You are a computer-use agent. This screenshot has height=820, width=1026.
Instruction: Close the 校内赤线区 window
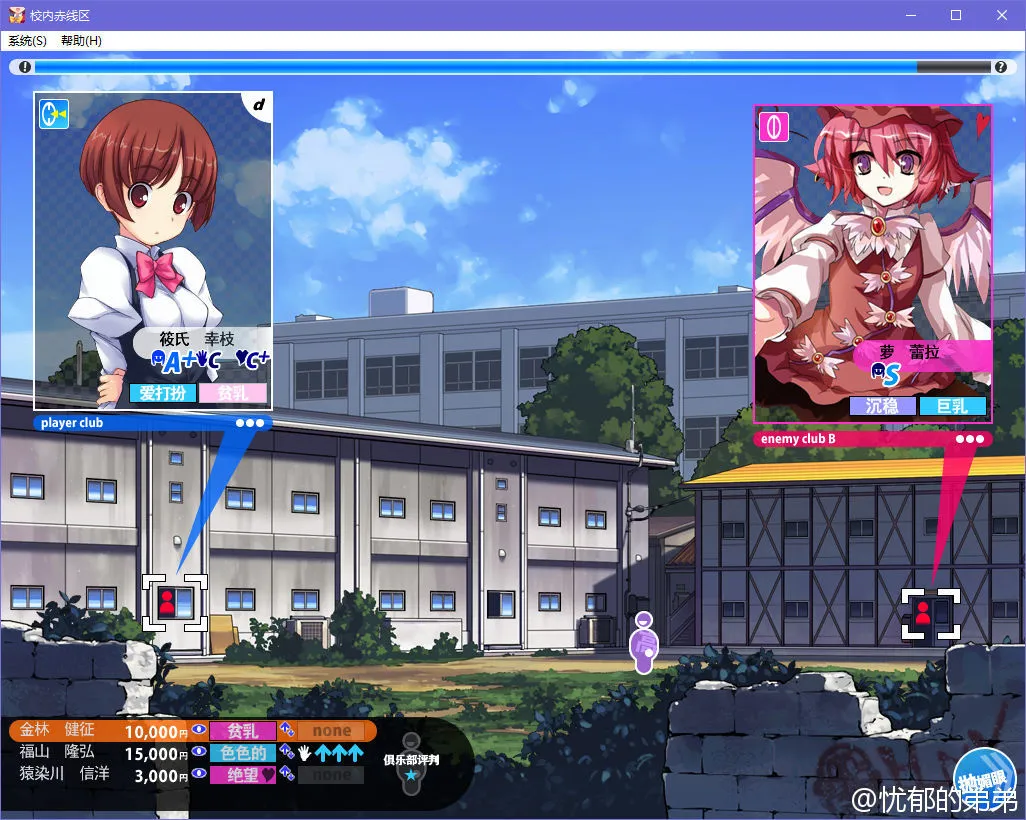(1002, 15)
